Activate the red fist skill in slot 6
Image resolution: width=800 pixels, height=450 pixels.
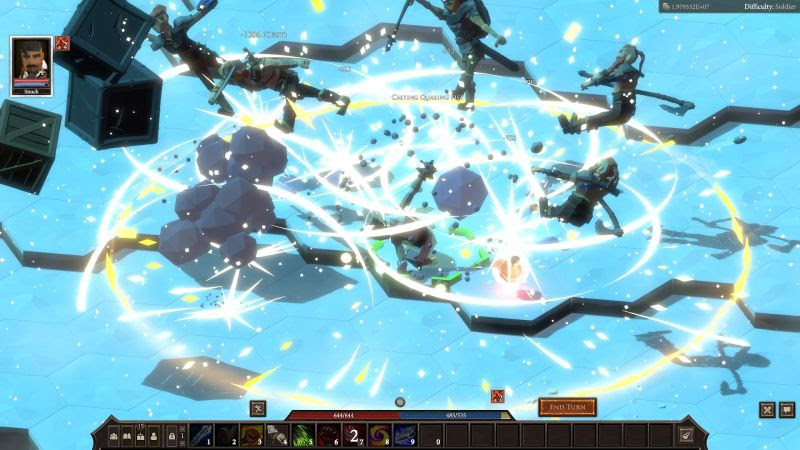[x=327, y=435]
